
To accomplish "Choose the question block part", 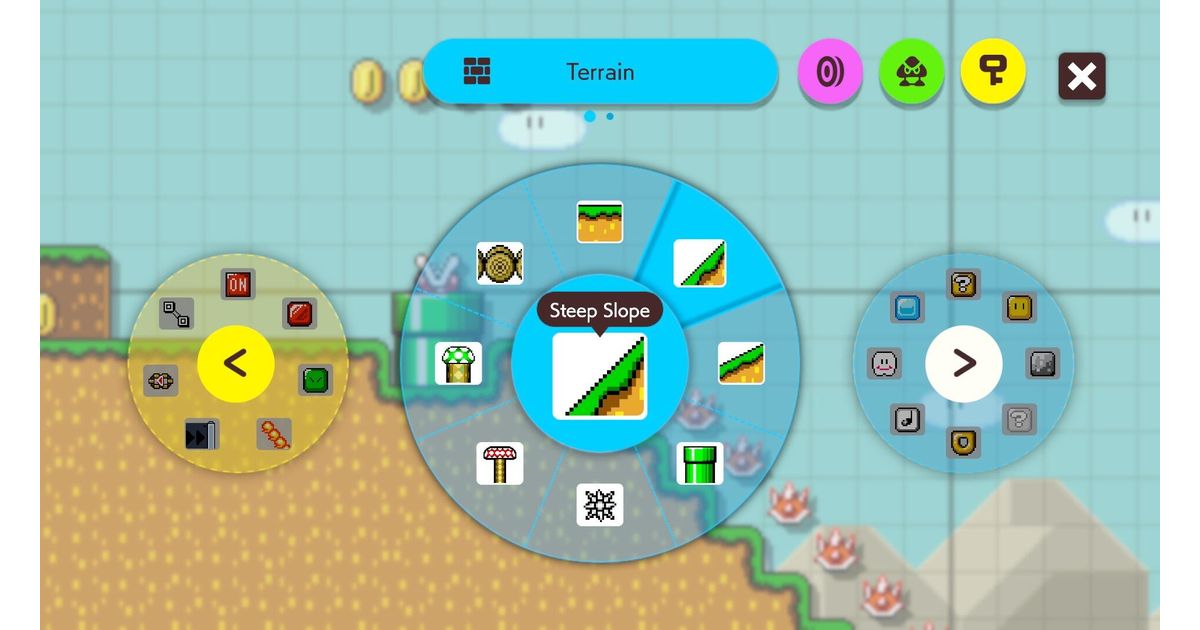I will coord(963,285).
